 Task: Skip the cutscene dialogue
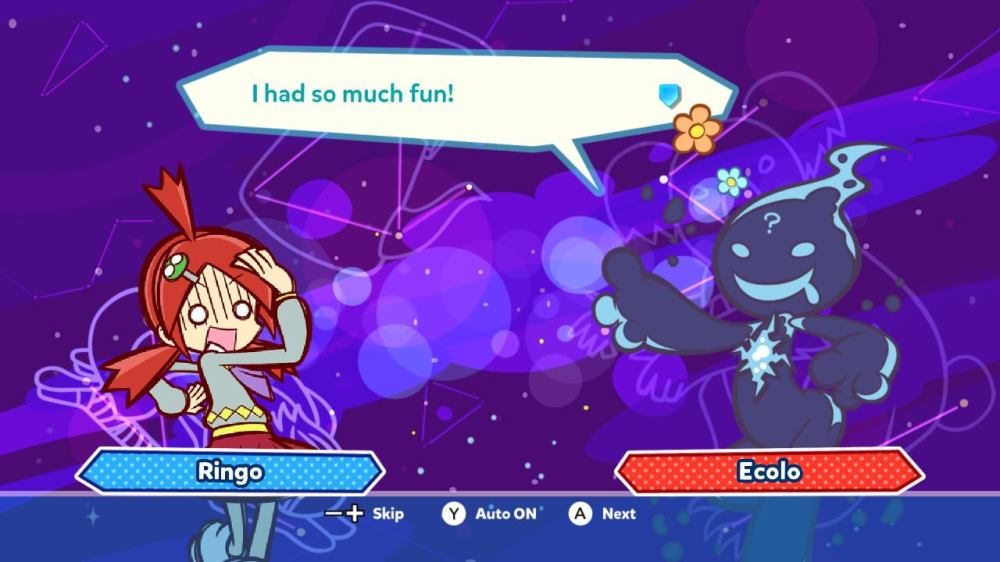coord(366,514)
